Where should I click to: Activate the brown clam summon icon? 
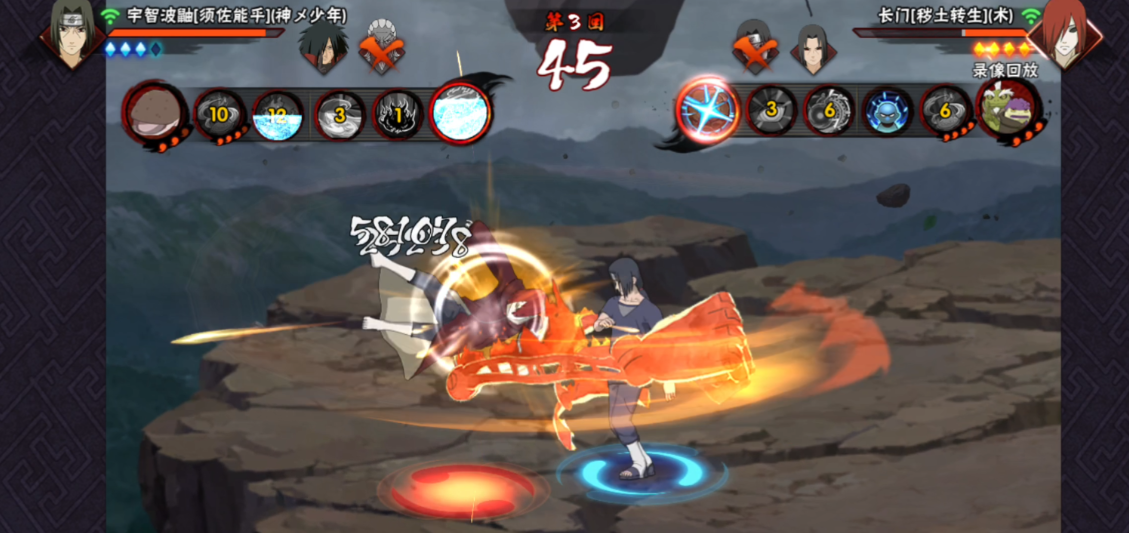coord(156,112)
